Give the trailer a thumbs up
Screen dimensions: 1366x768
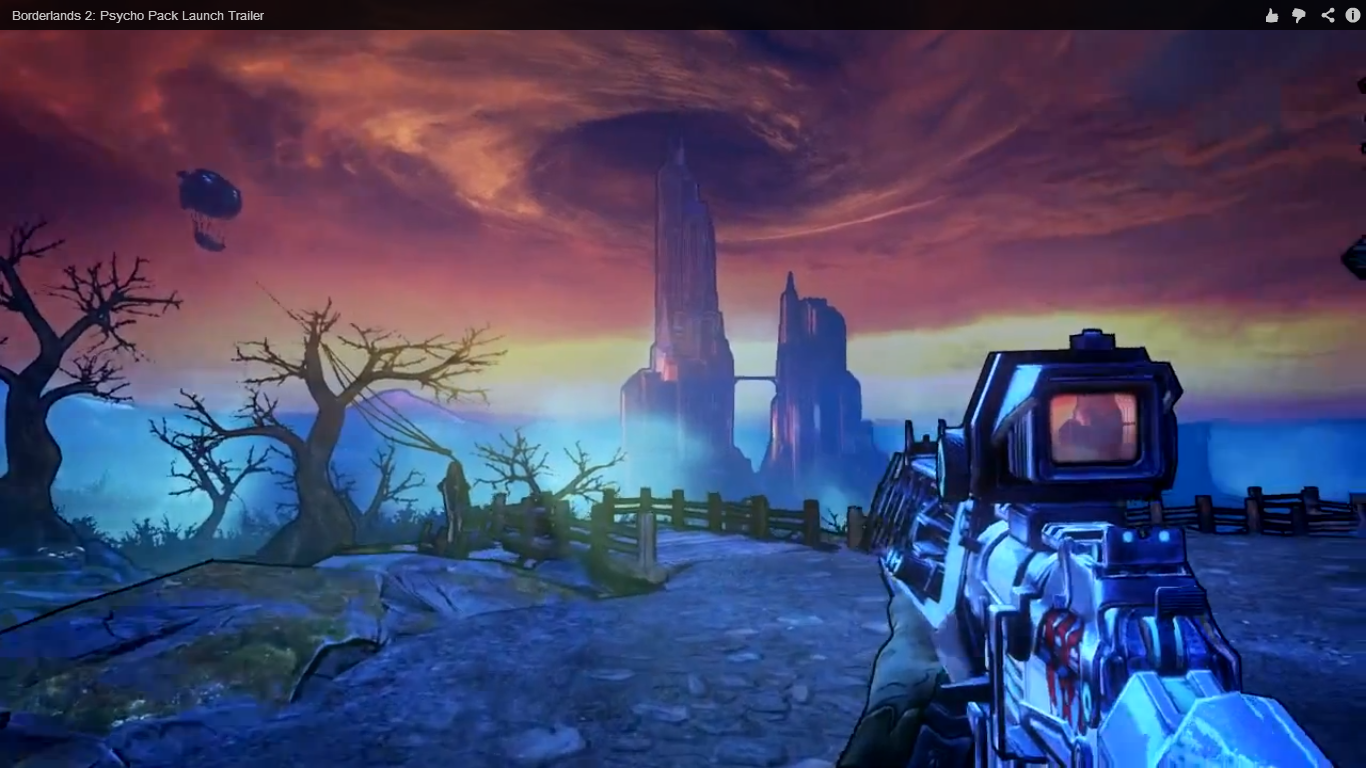[1271, 15]
